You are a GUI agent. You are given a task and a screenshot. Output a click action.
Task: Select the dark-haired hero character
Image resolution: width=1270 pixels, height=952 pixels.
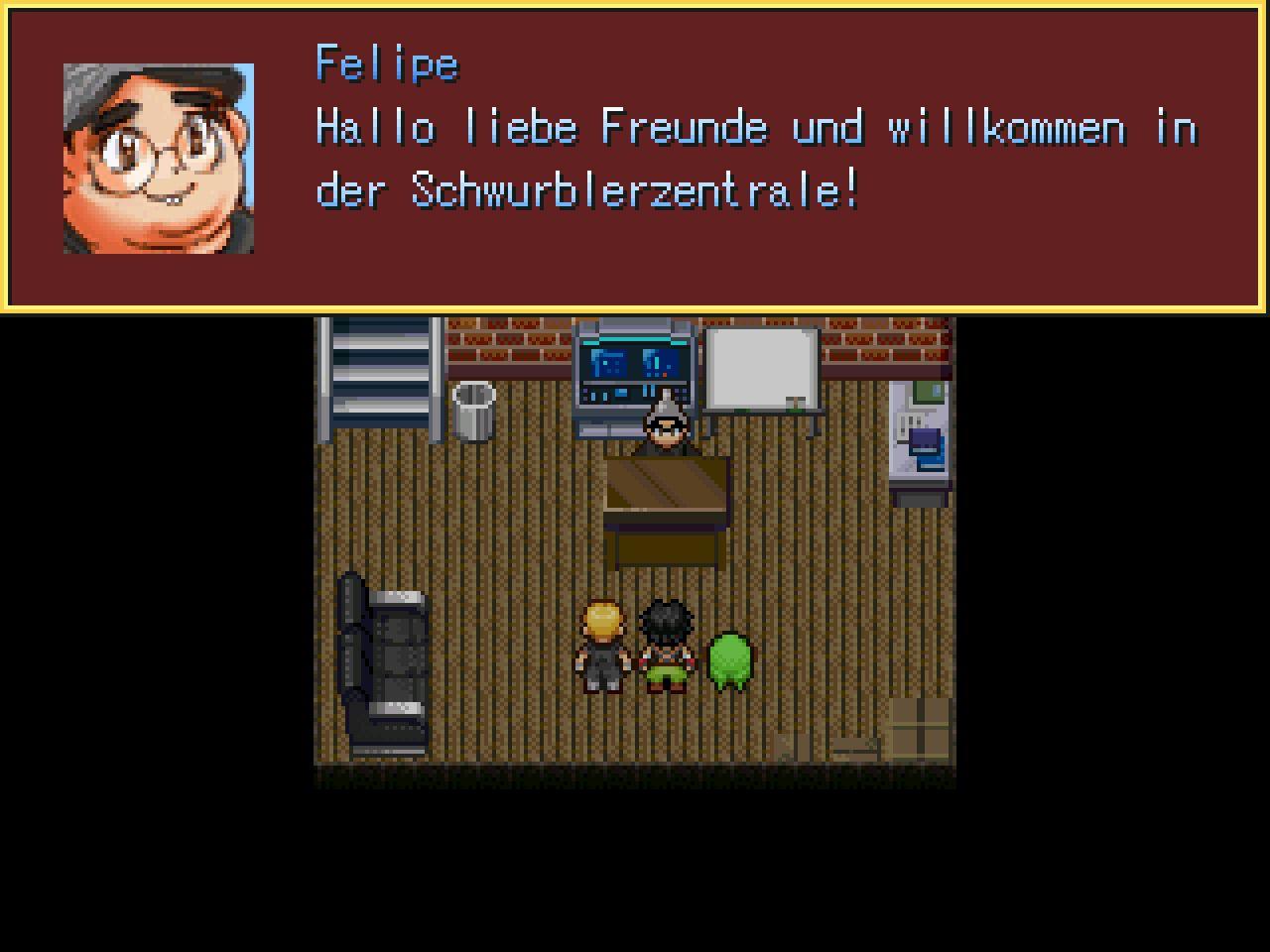(667, 645)
